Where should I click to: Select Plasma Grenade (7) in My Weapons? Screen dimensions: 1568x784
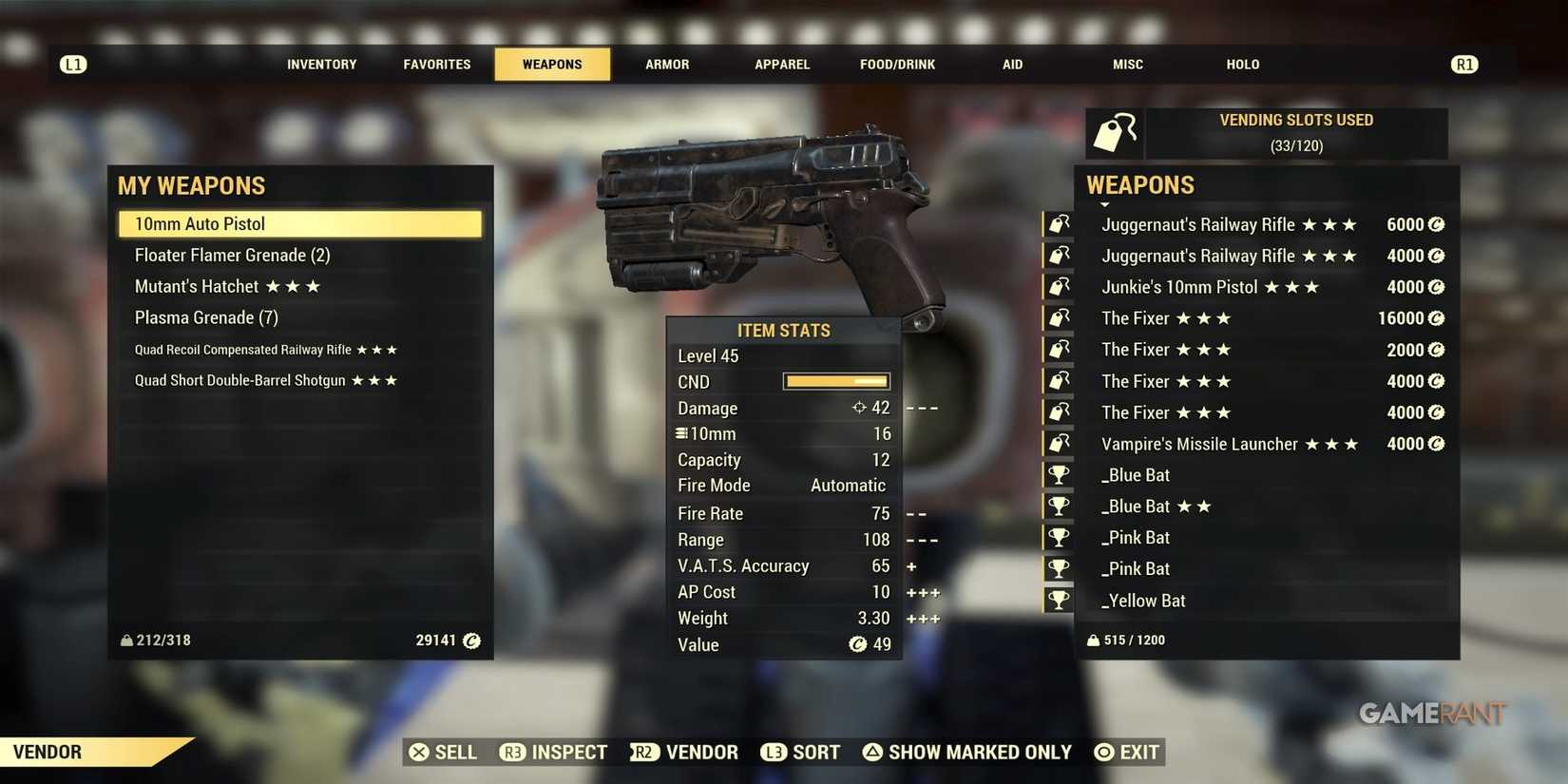pos(205,316)
